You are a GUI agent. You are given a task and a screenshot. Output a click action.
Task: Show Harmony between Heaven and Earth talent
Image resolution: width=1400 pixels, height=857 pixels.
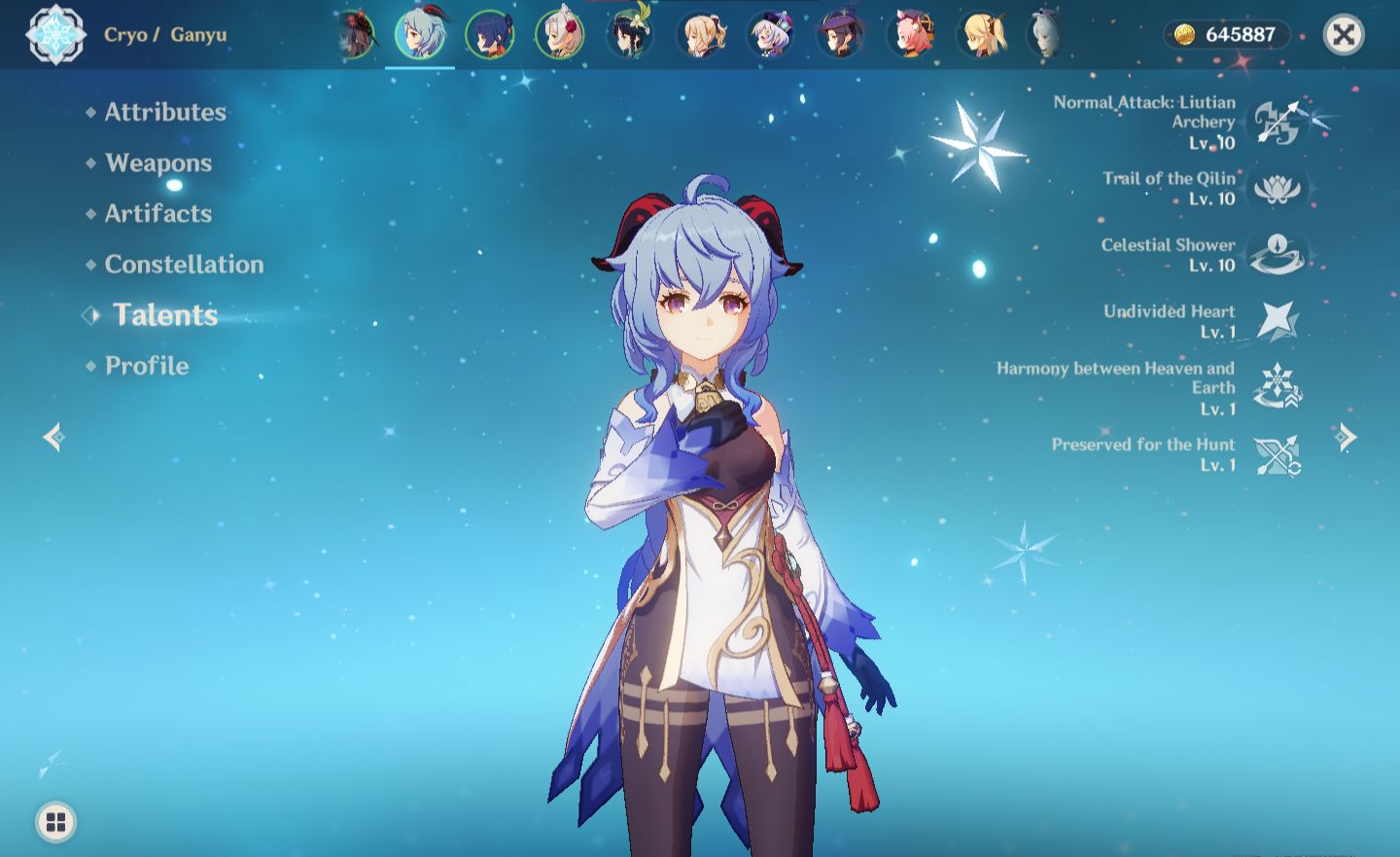tap(1277, 387)
